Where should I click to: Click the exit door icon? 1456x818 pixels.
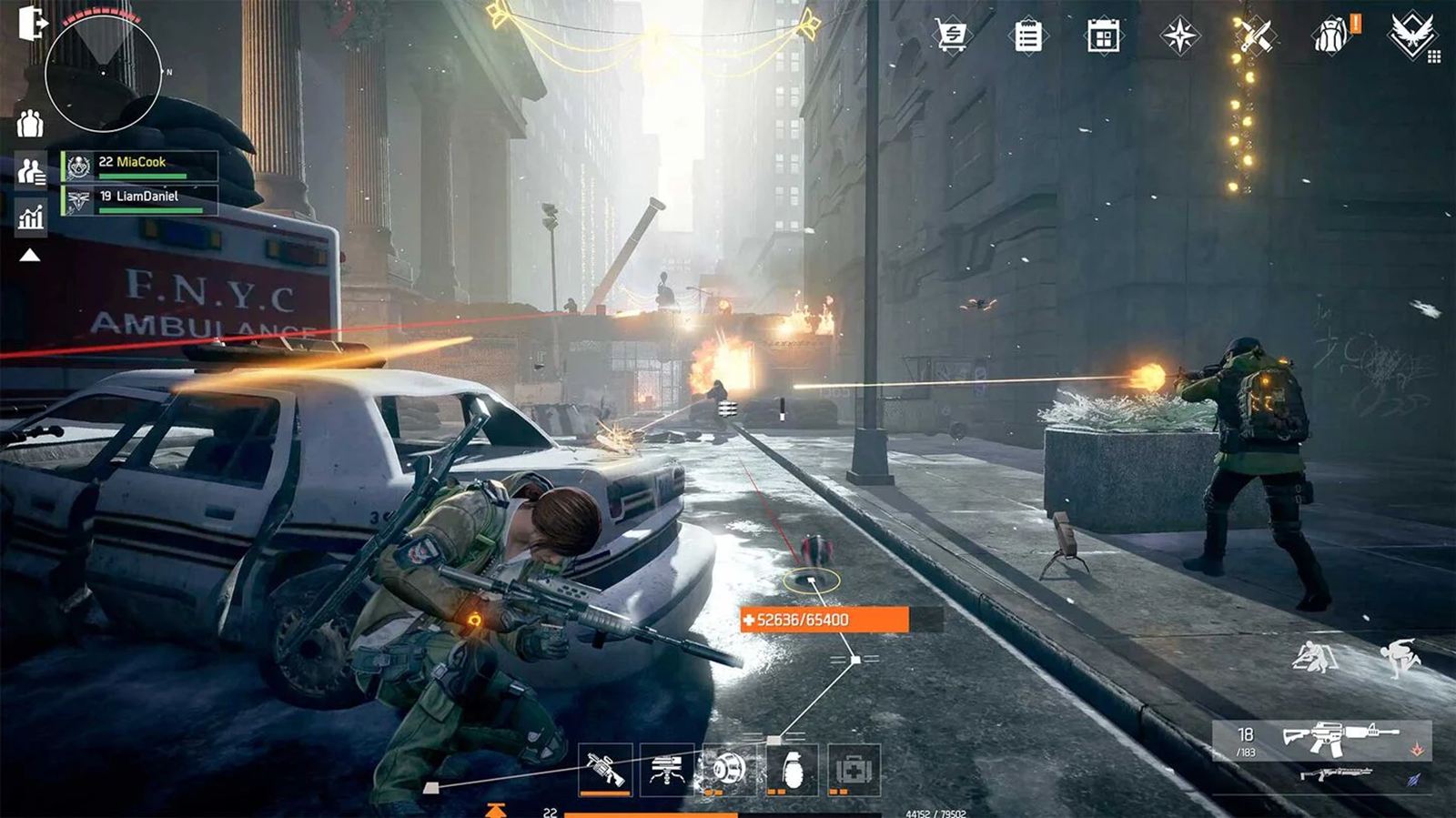pos(31,24)
